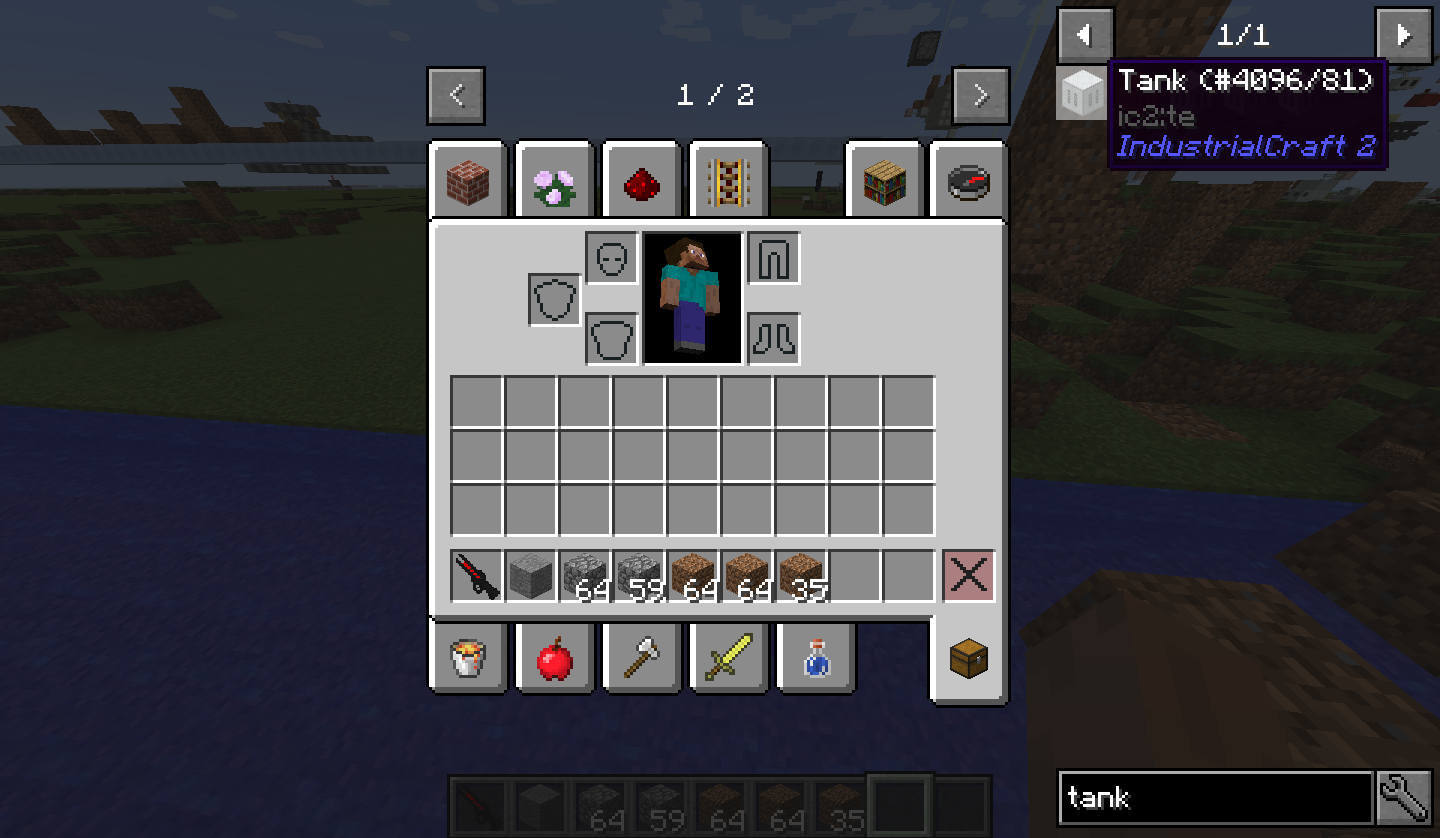The width and height of the screenshot is (1440, 838).
Task: Open the Building Blocks brick tab
Action: 468,181
